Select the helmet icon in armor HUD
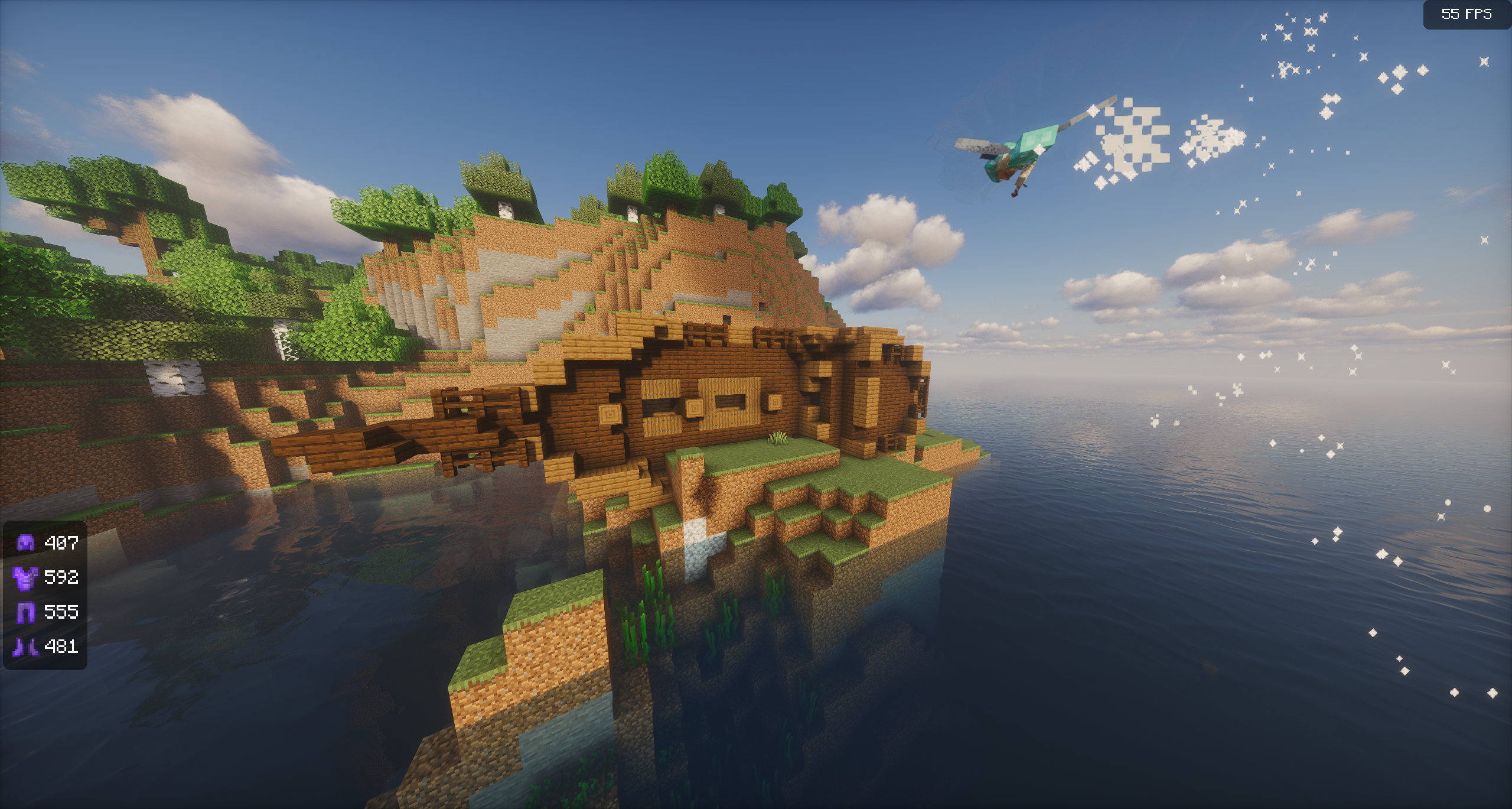Viewport: 1512px width, 809px height. click(25, 542)
